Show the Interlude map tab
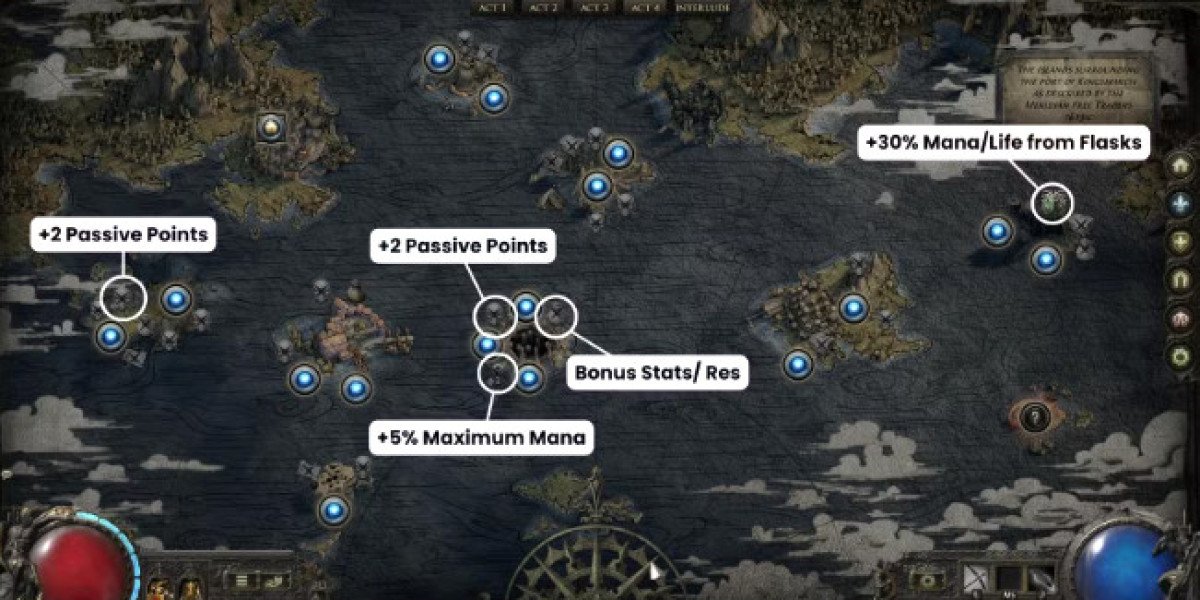The image size is (1200, 600). tap(702, 7)
